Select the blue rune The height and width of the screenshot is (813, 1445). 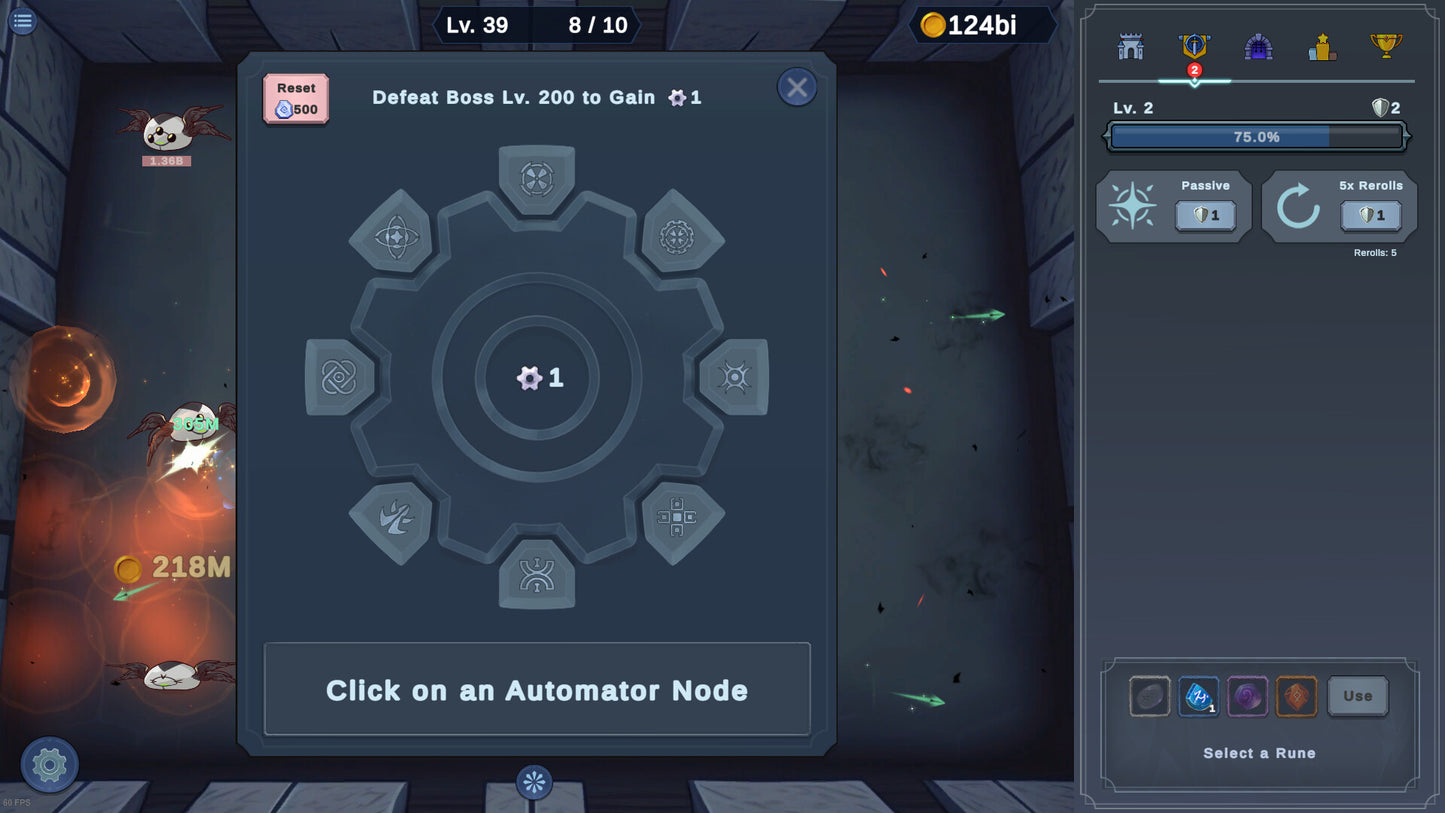(x=1198, y=696)
